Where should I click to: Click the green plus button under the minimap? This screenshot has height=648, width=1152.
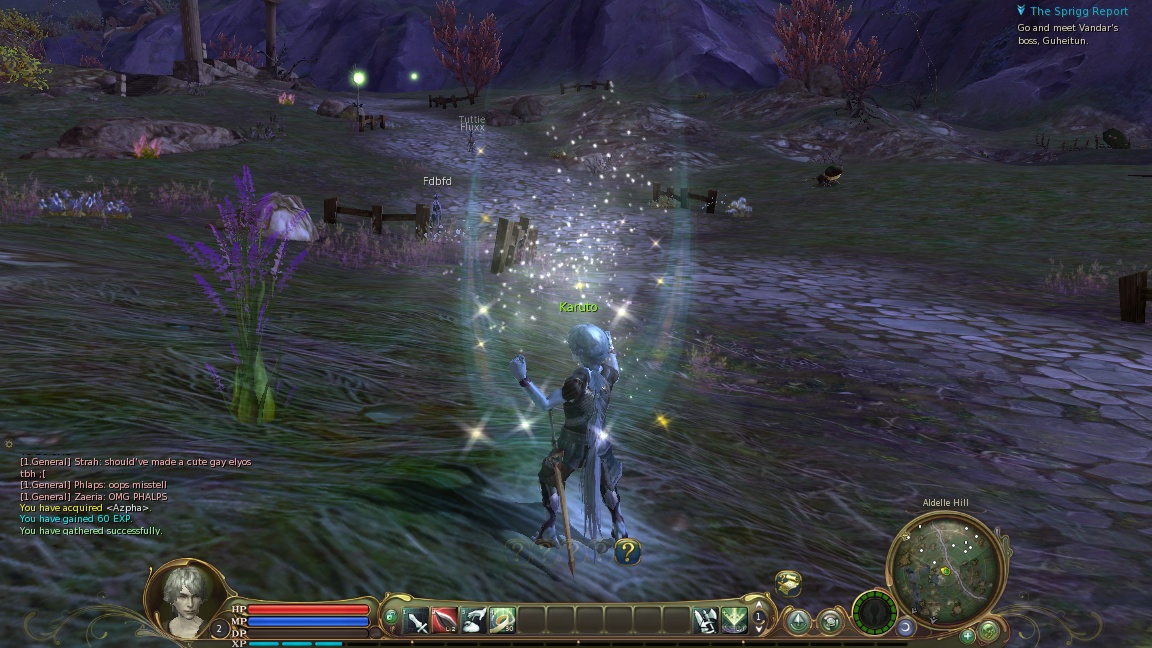[968, 635]
